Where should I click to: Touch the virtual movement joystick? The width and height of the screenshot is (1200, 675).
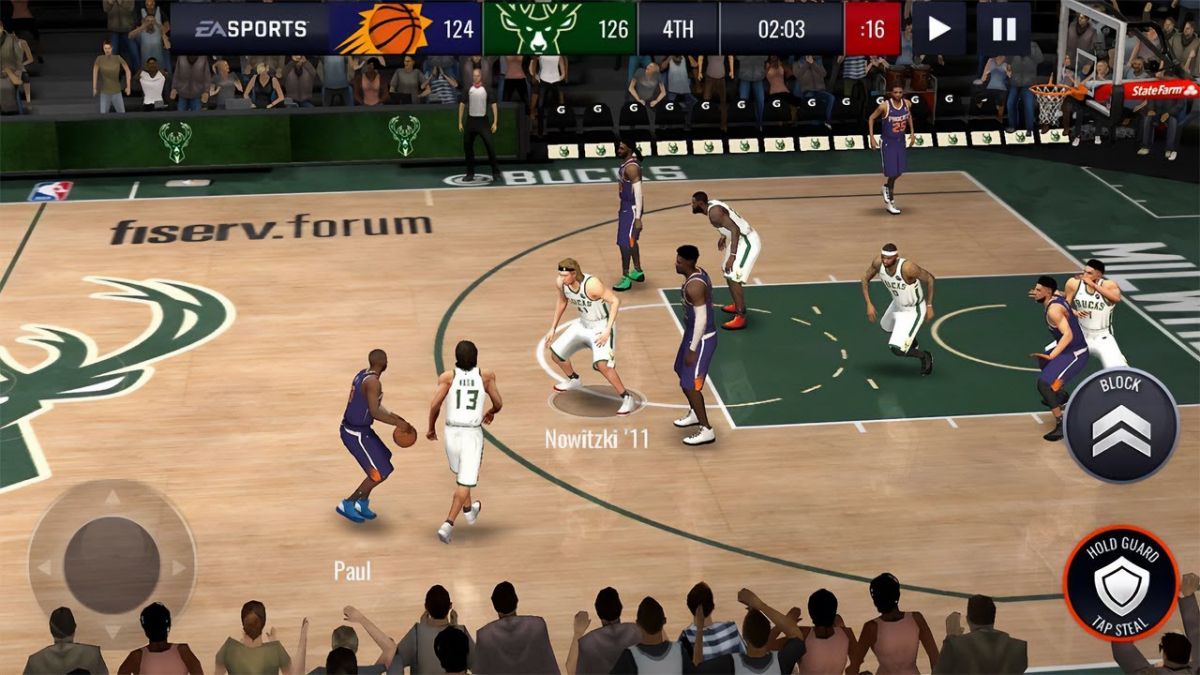point(112,564)
